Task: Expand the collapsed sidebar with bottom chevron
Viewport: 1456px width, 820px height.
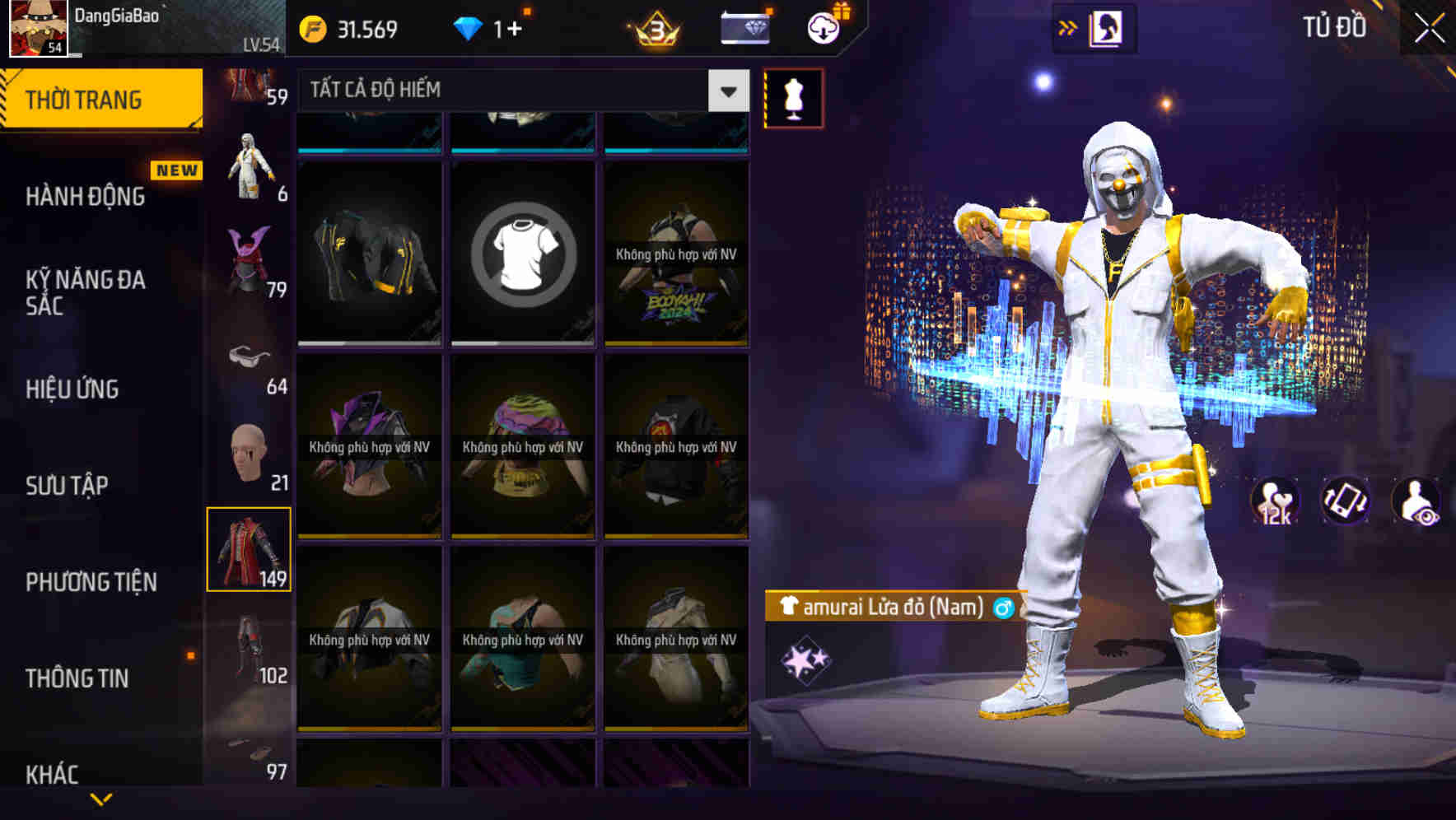Action: pos(101,799)
